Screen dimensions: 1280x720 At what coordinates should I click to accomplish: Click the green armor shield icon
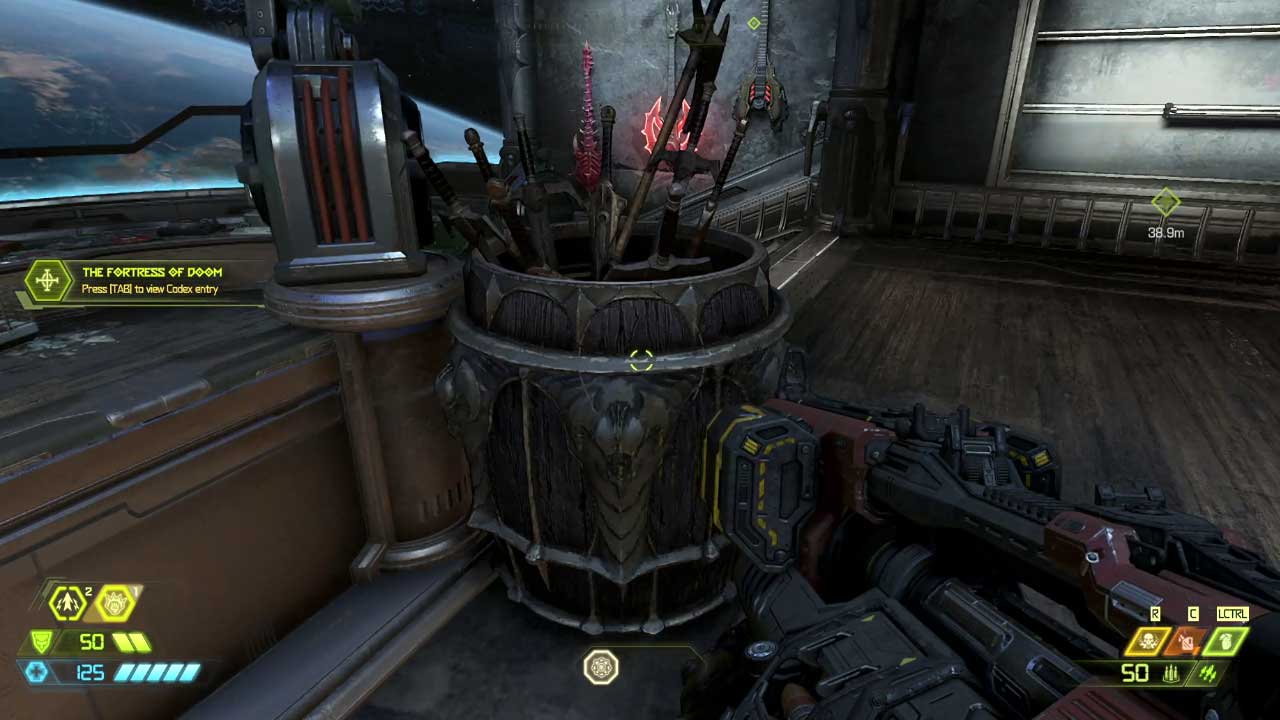[42, 642]
